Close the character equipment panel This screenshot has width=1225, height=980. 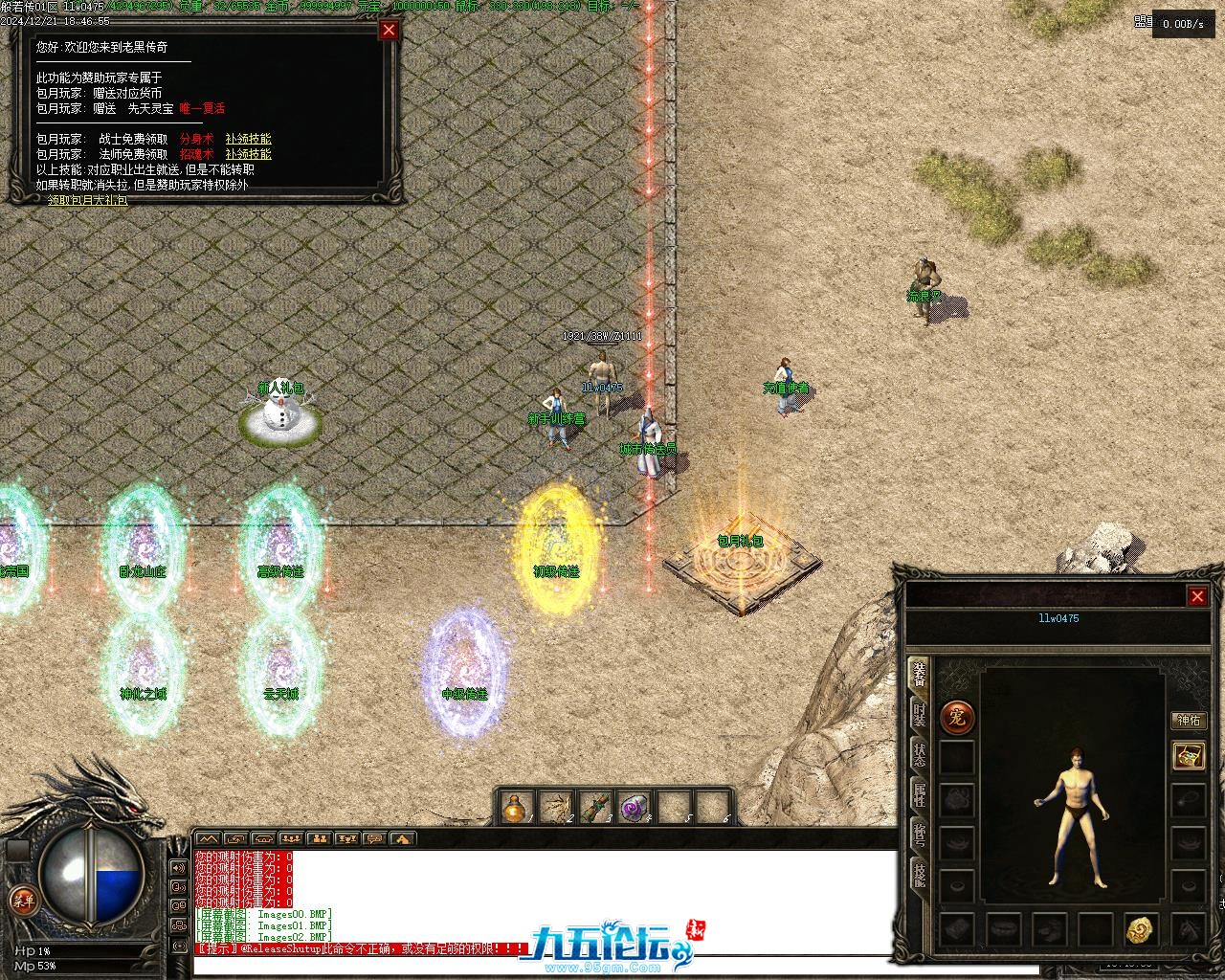pyautogui.click(x=1196, y=596)
